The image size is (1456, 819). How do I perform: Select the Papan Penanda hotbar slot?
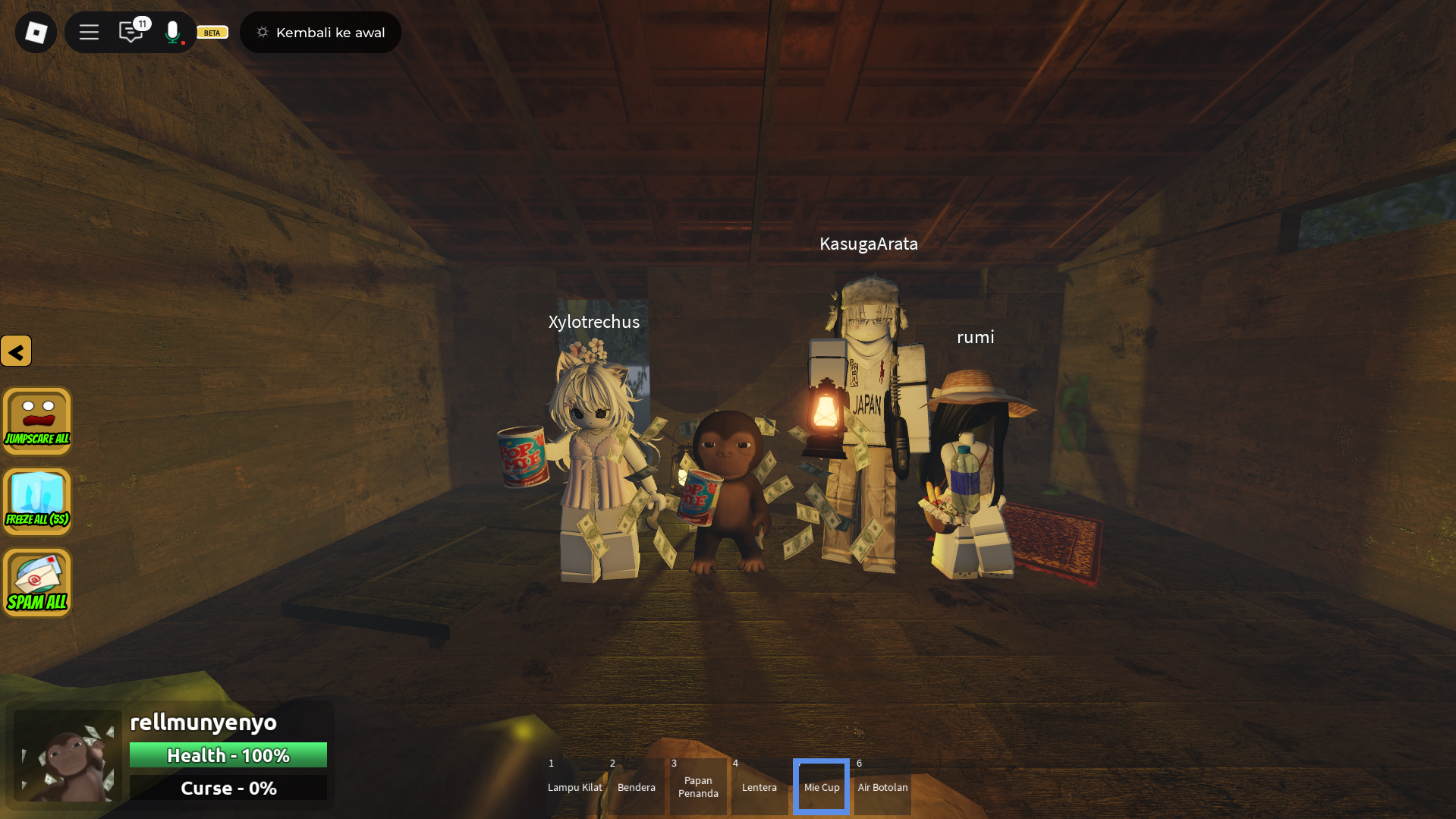[x=698, y=787]
